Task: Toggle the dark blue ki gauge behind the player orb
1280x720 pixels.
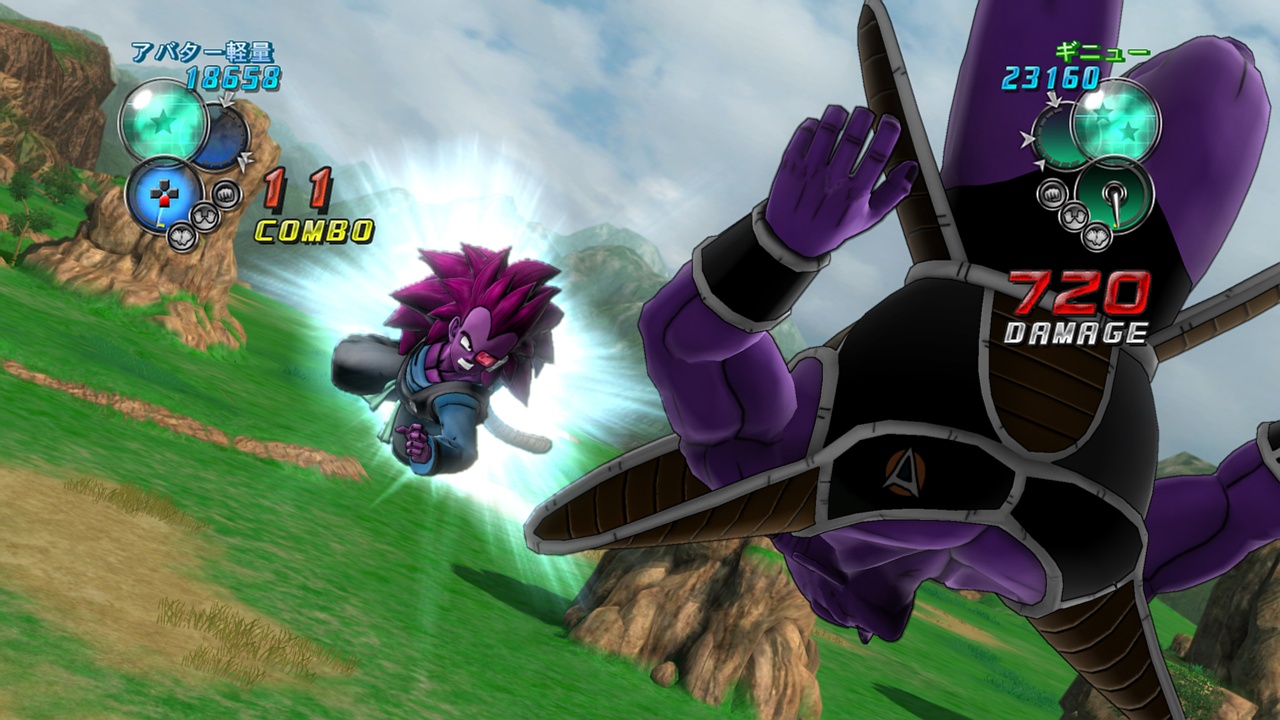Action: (222, 135)
